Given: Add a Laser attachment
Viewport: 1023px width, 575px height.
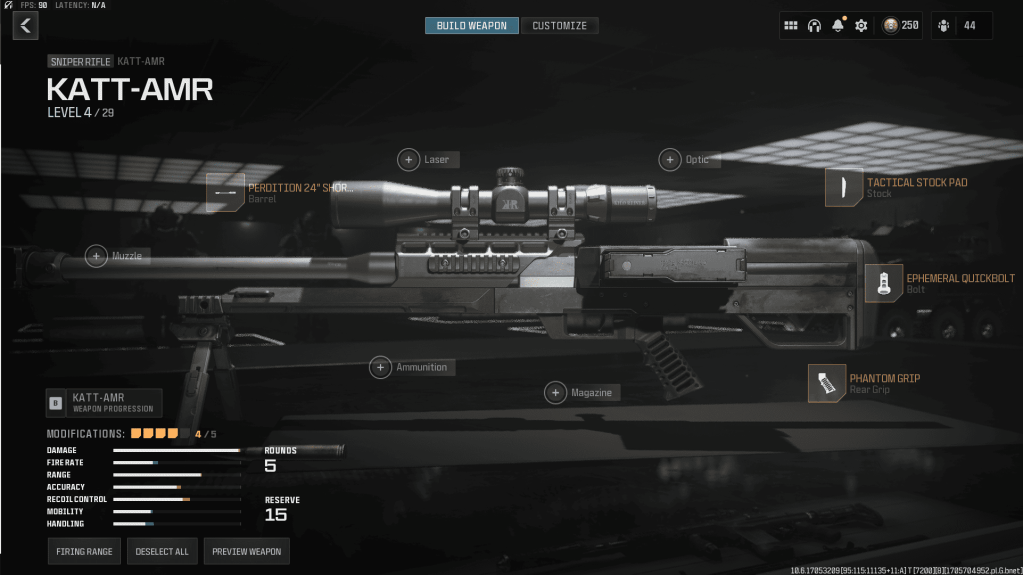Looking at the screenshot, I should point(409,160).
